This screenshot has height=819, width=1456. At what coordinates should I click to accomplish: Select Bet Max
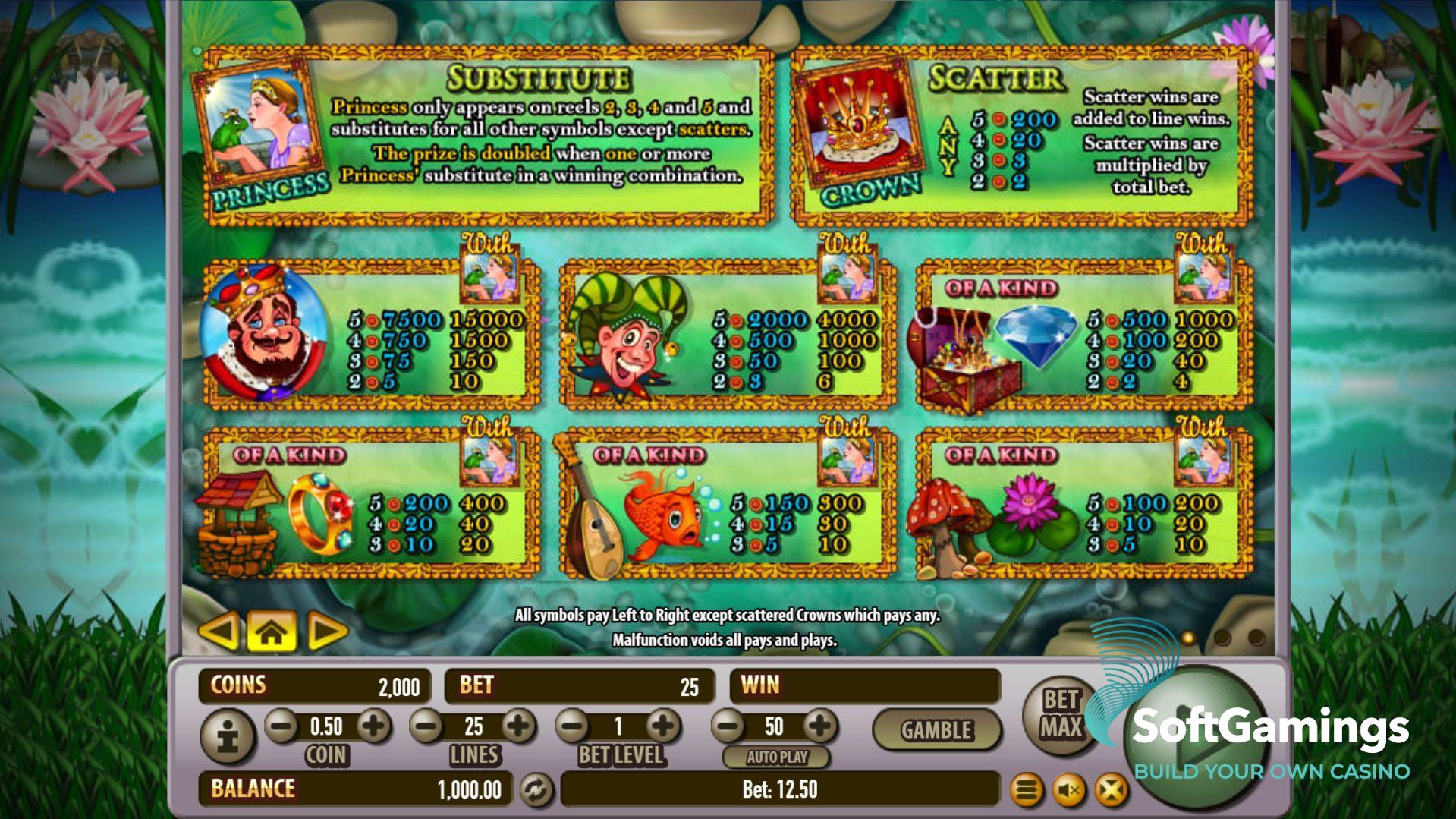(x=1060, y=713)
